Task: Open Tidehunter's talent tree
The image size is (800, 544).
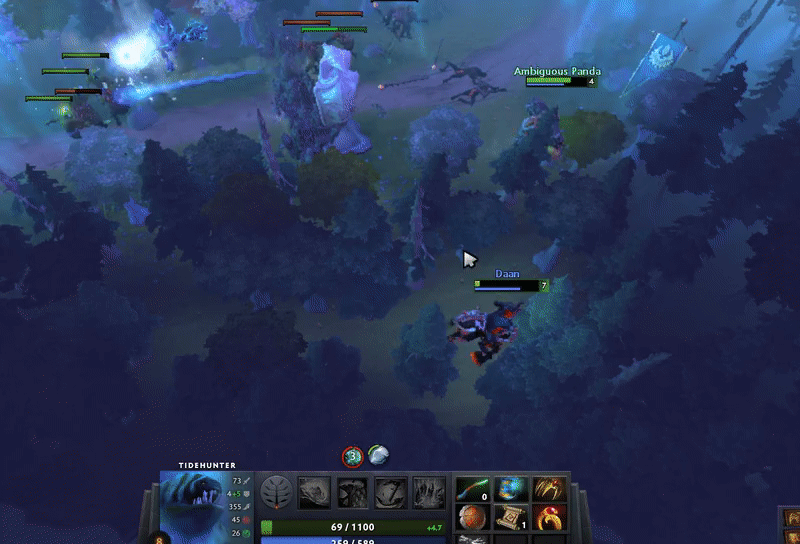Action: (277, 492)
